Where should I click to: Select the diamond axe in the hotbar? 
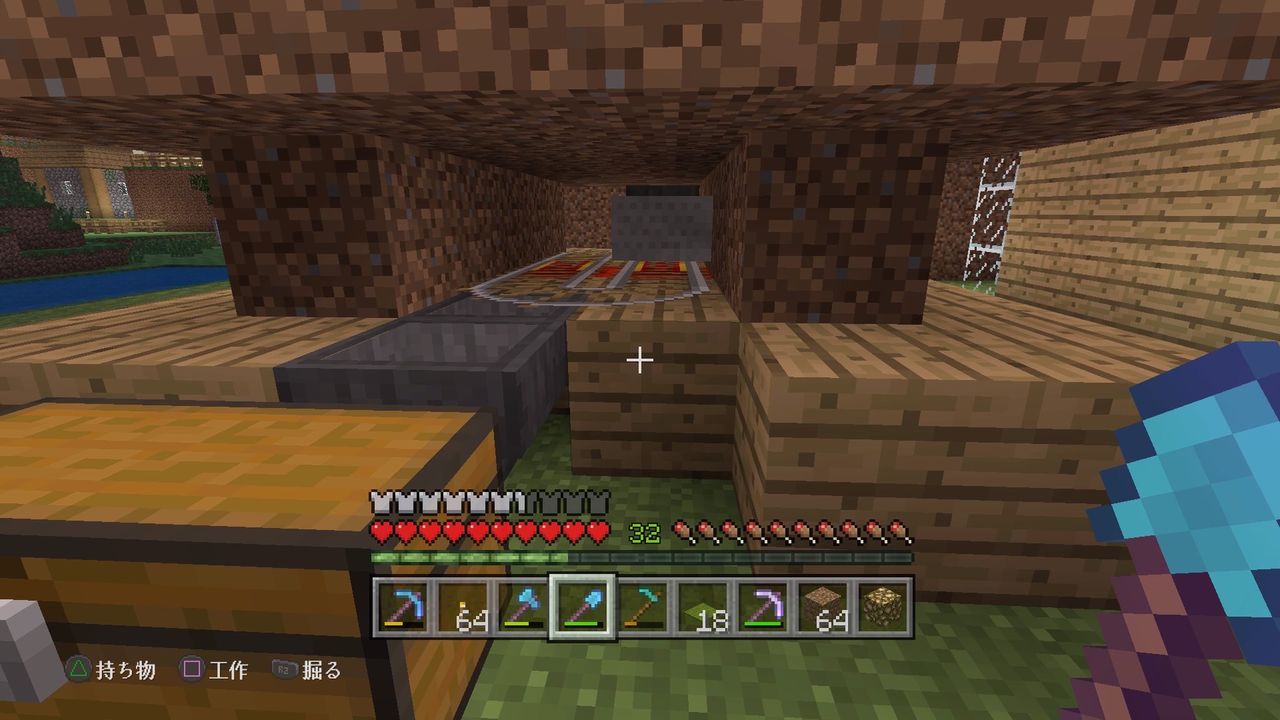pyautogui.click(x=521, y=603)
